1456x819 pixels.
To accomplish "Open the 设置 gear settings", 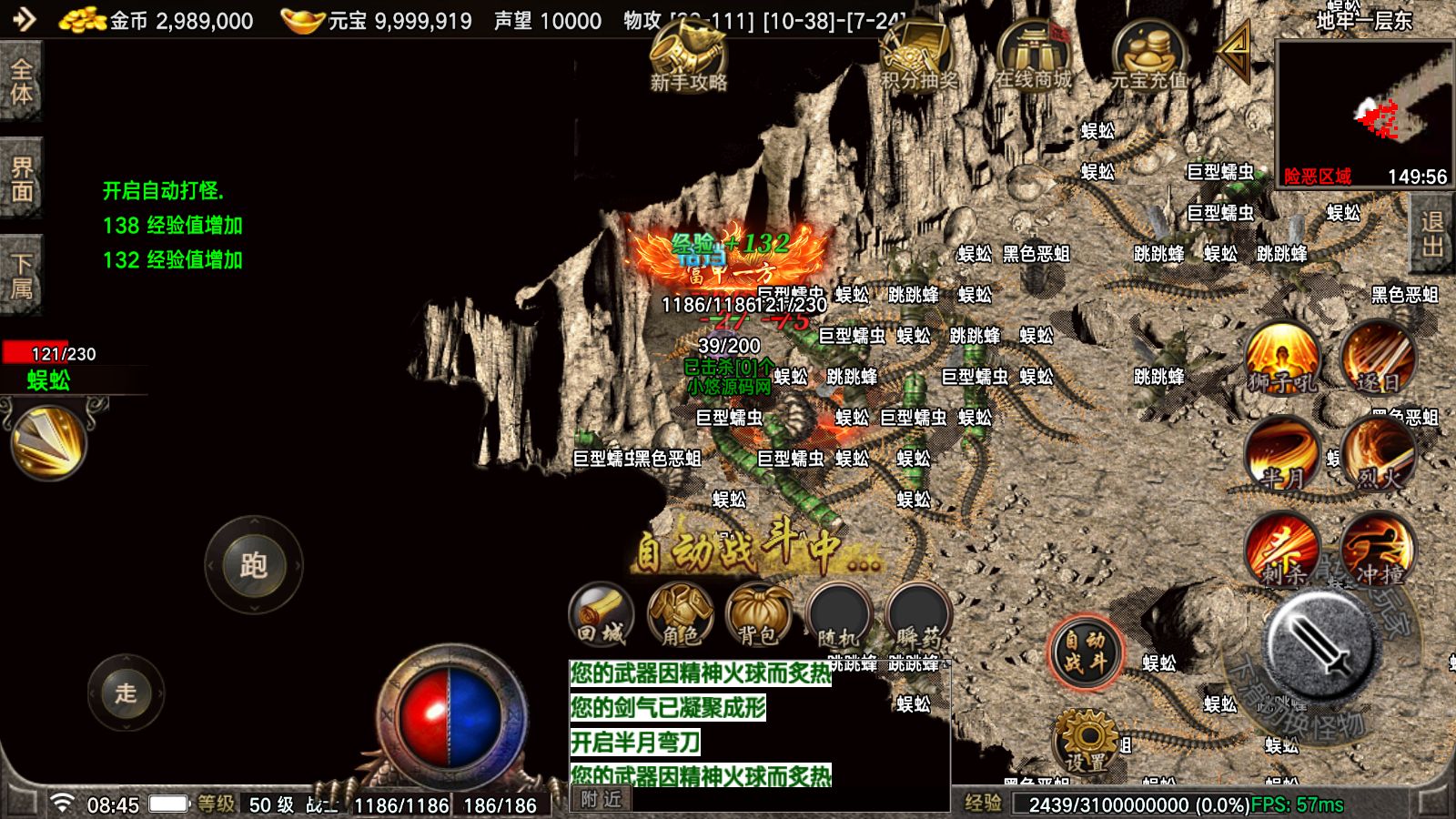I will (x=1086, y=741).
